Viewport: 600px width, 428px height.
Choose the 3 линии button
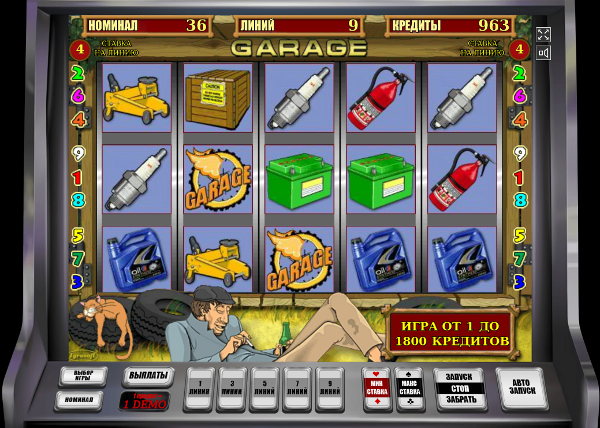[x=233, y=386]
